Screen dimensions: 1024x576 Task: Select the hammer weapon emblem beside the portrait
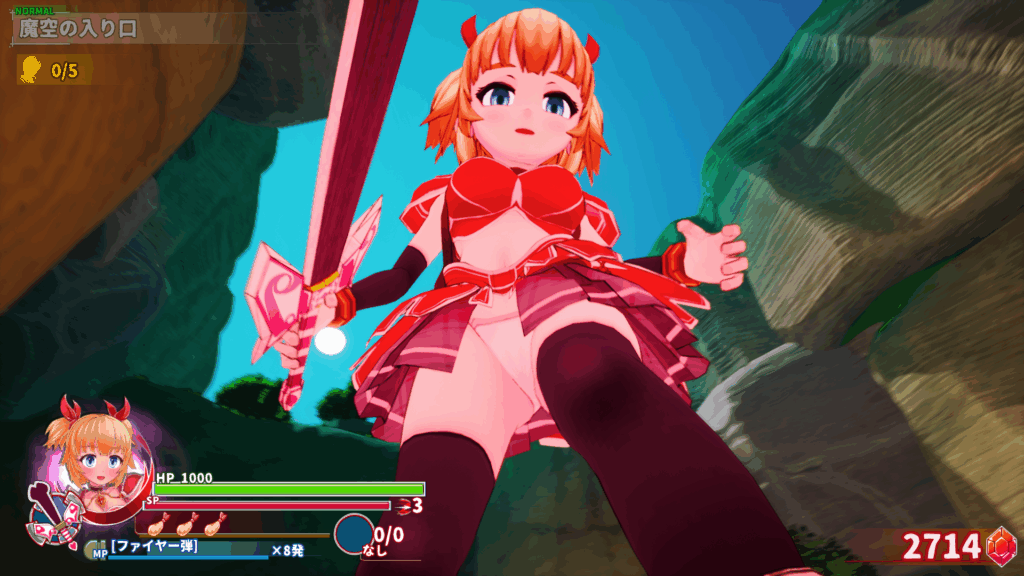[45, 511]
